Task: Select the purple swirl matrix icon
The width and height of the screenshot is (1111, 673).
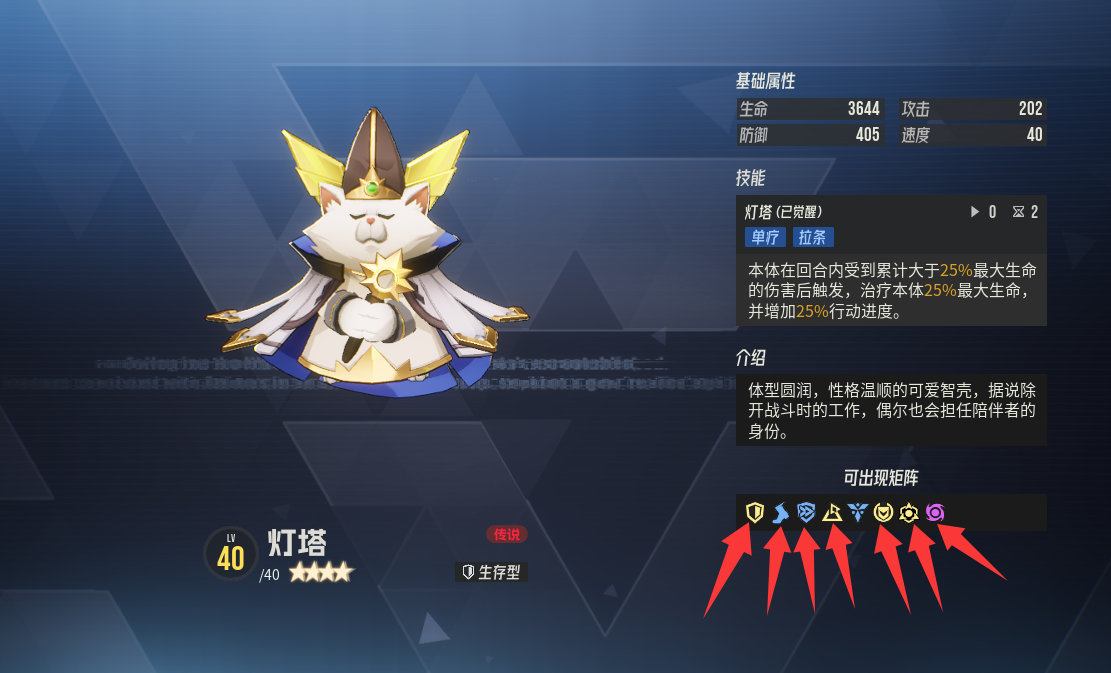Action: [935, 513]
